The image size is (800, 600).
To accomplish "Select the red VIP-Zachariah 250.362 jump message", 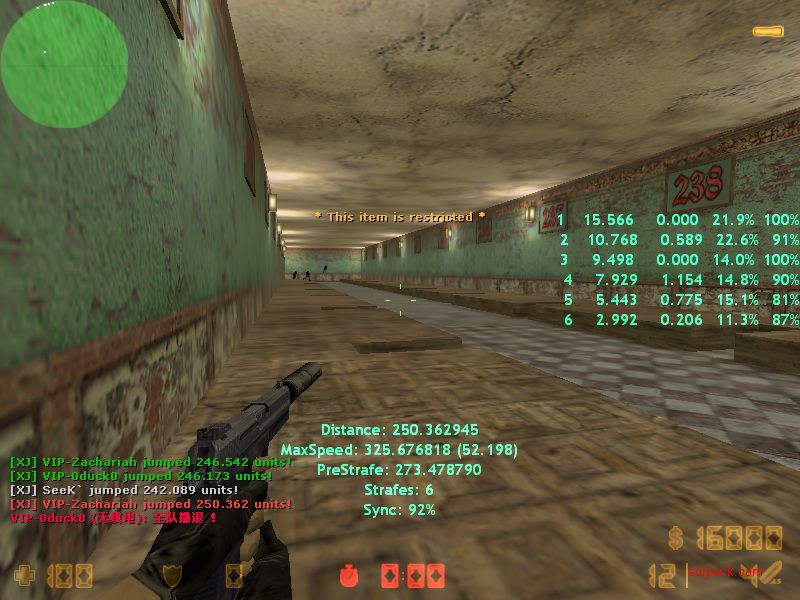I will 150,504.
